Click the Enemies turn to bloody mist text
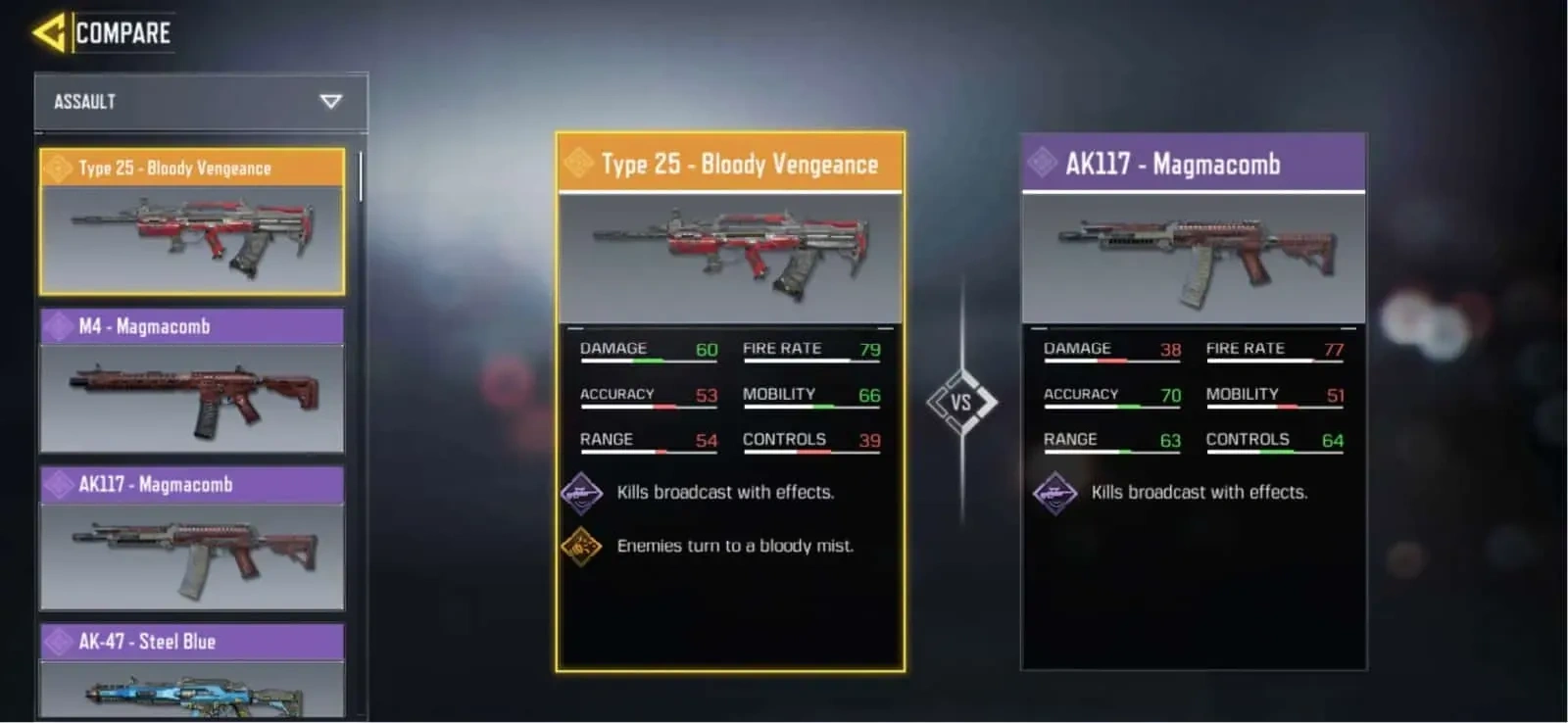1568x723 pixels. (734, 546)
